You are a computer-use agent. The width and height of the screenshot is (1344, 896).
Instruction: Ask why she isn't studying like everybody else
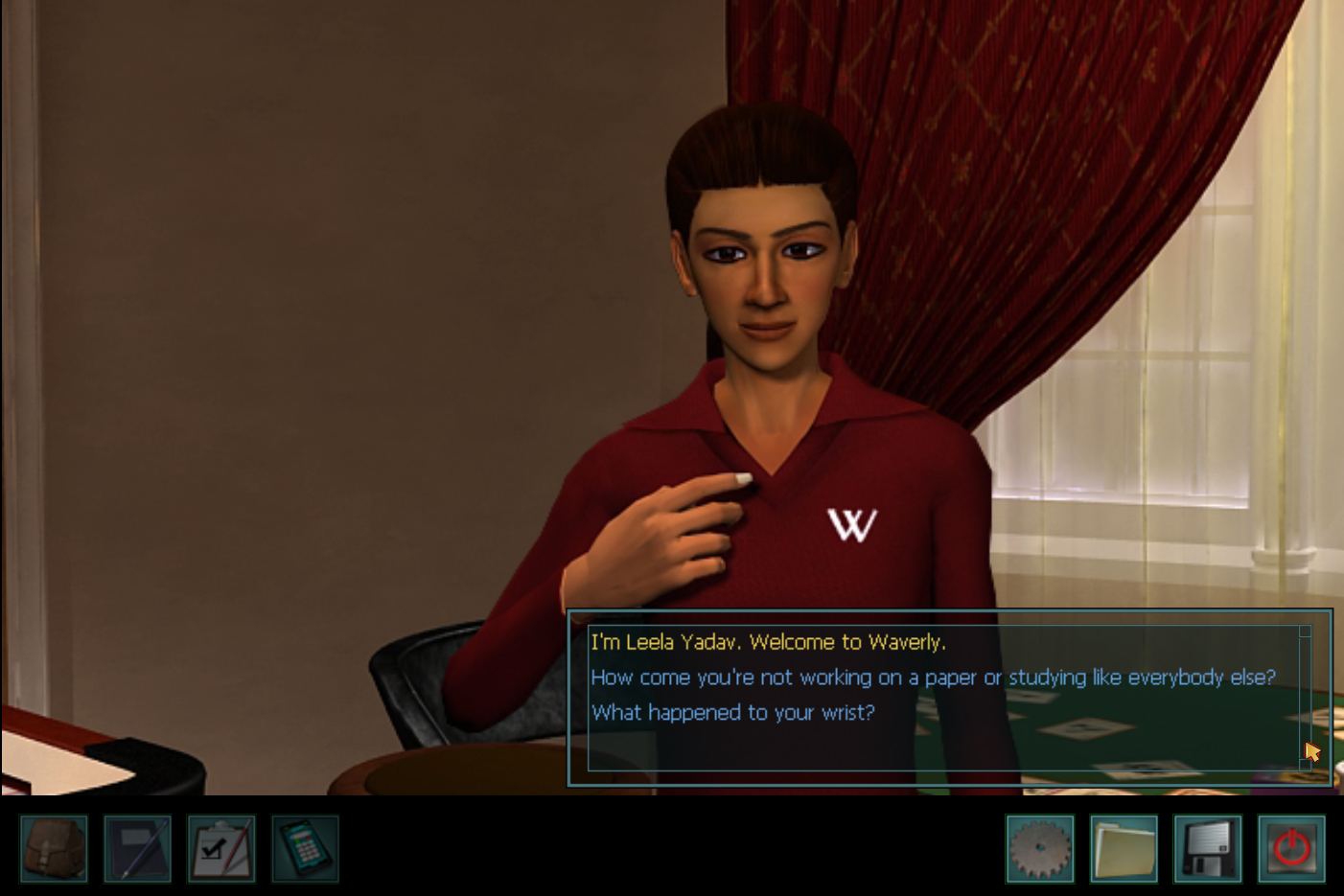[933, 678]
